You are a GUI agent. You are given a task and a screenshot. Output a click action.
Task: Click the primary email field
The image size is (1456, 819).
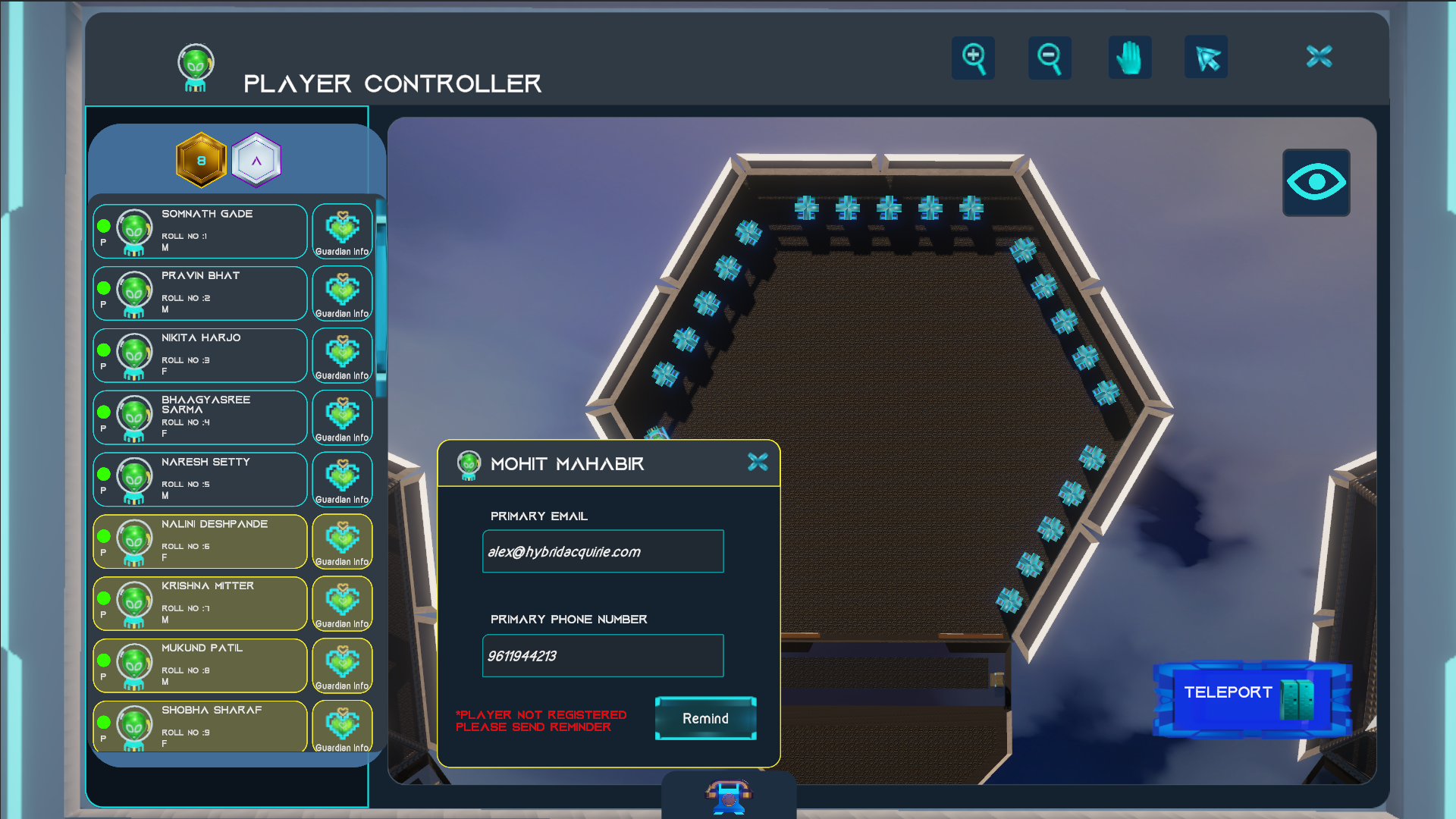[x=603, y=551]
